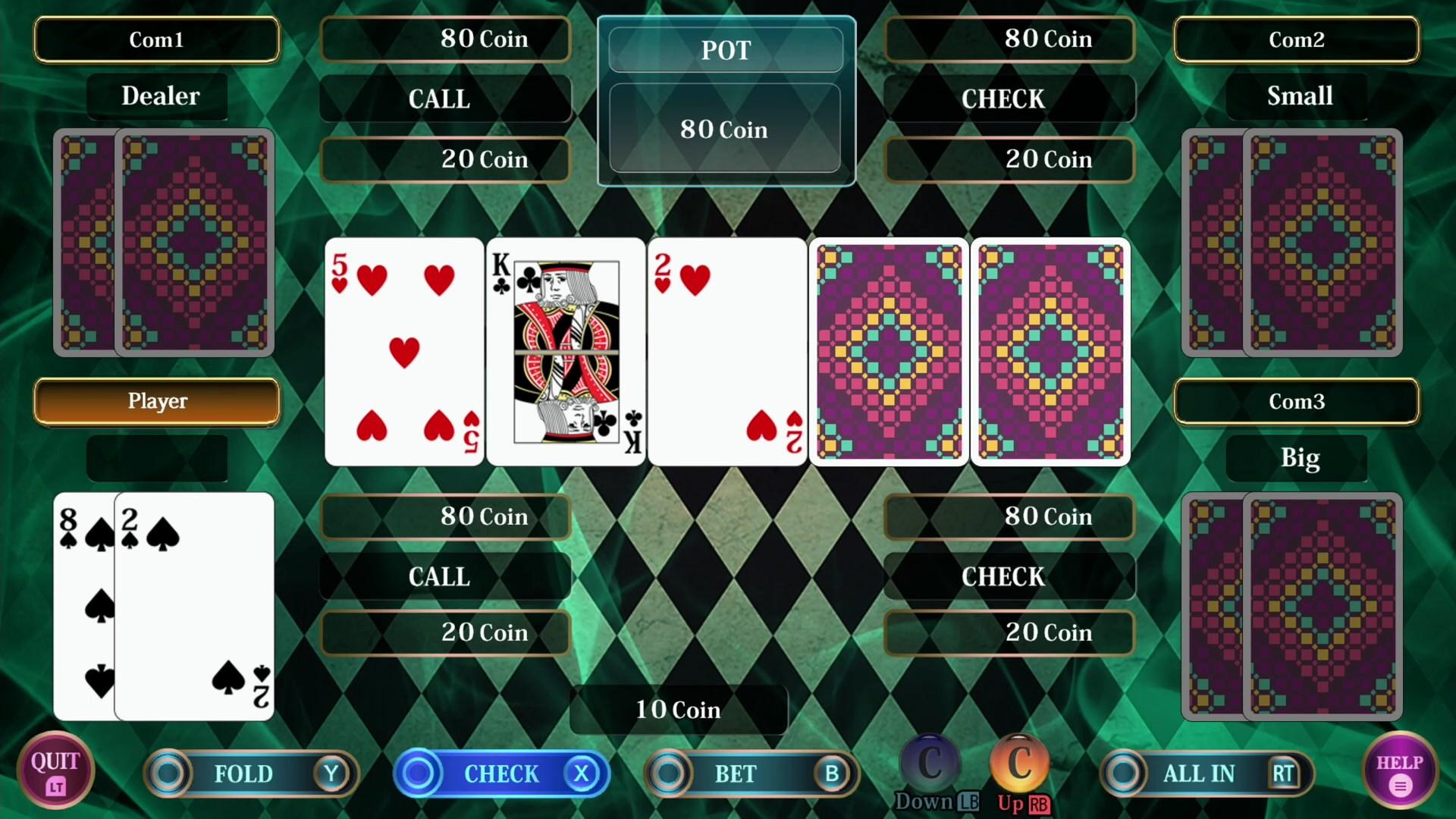This screenshot has width=1456, height=819.
Task: Click the Dealer position label
Action: pos(157,96)
